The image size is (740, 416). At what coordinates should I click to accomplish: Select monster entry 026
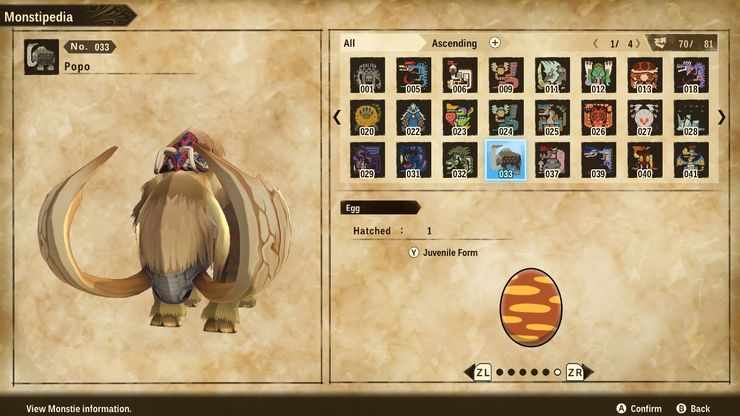coord(598,117)
